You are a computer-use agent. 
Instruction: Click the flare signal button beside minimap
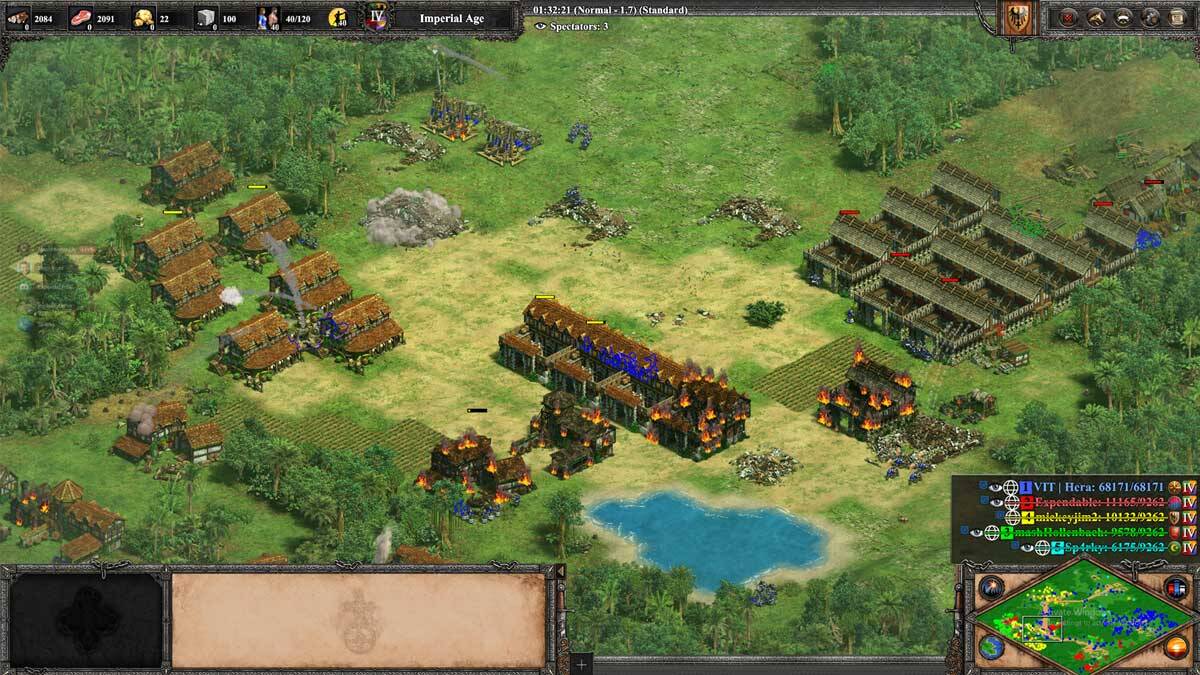tap(991, 588)
